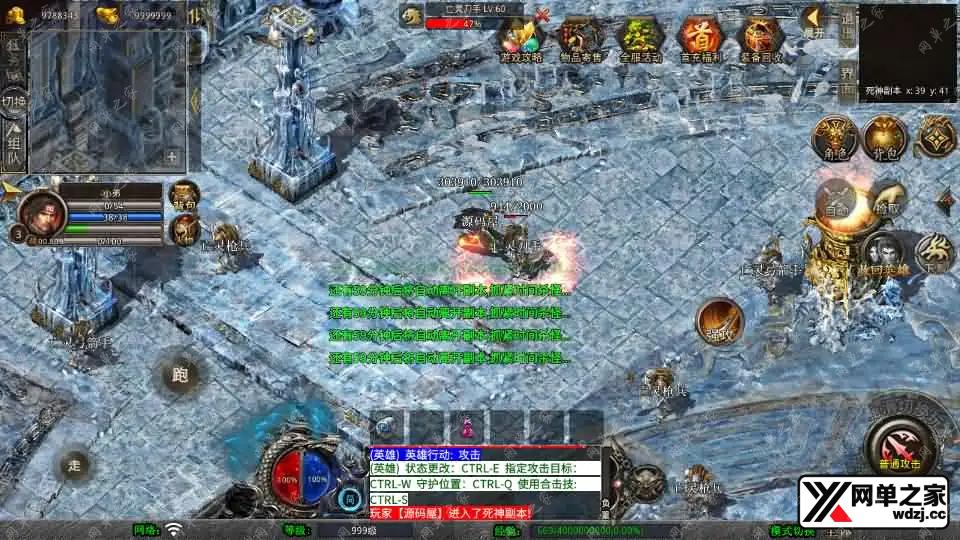Select the 走 walk movement button

[74, 464]
